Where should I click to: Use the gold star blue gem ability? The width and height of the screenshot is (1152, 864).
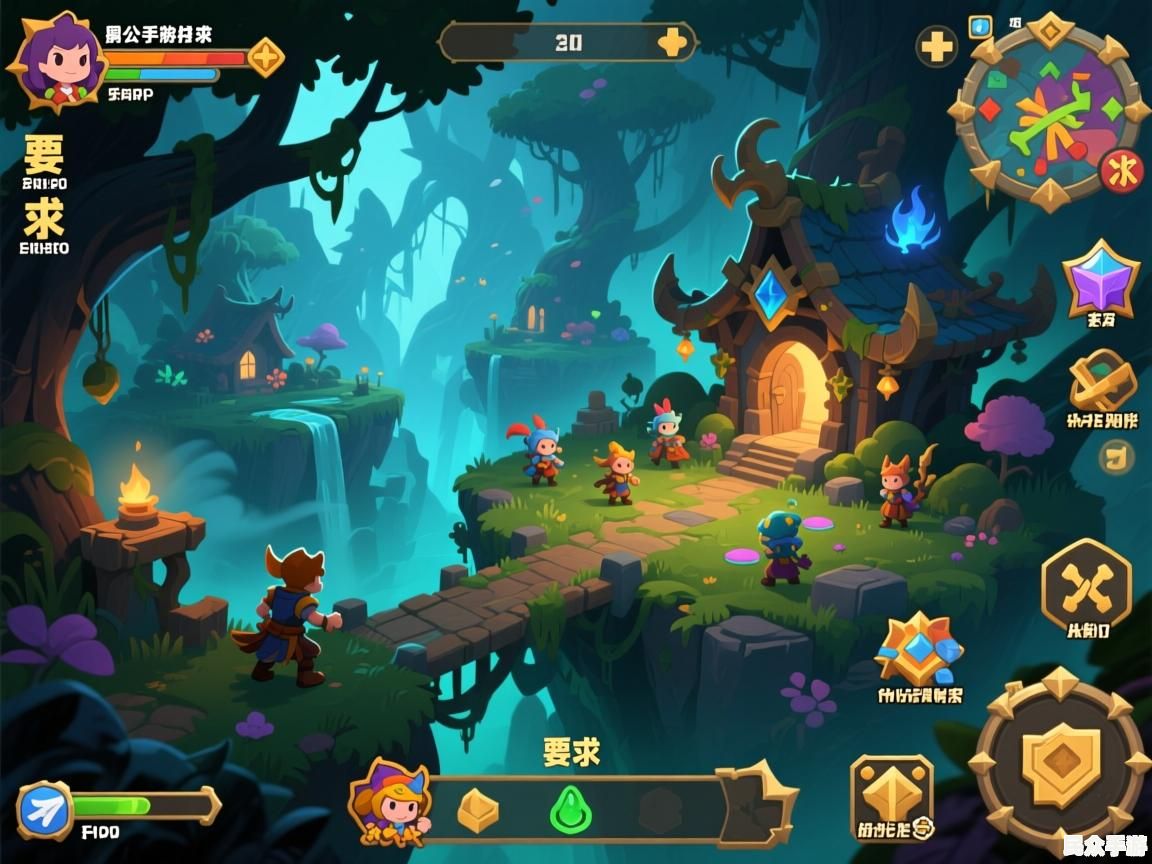pos(919,648)
